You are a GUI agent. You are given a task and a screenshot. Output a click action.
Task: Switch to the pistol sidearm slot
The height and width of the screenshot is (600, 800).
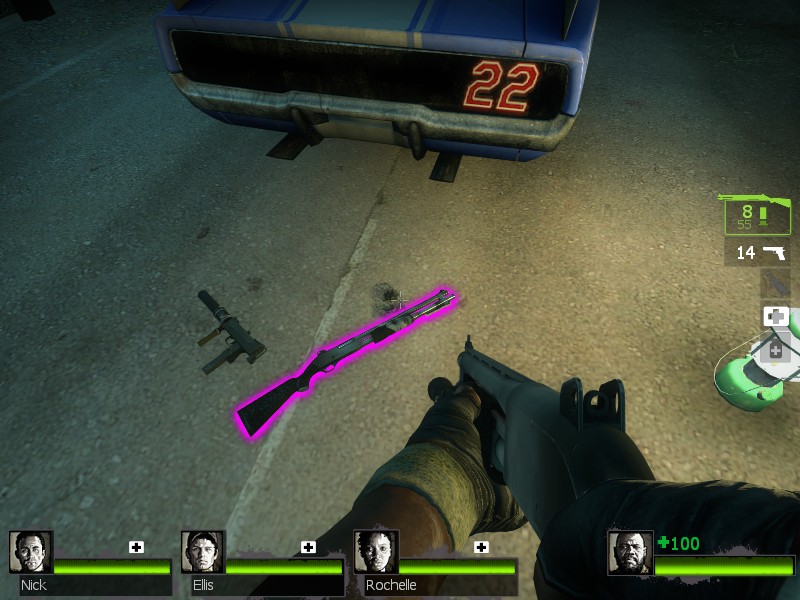pos(758,253)
